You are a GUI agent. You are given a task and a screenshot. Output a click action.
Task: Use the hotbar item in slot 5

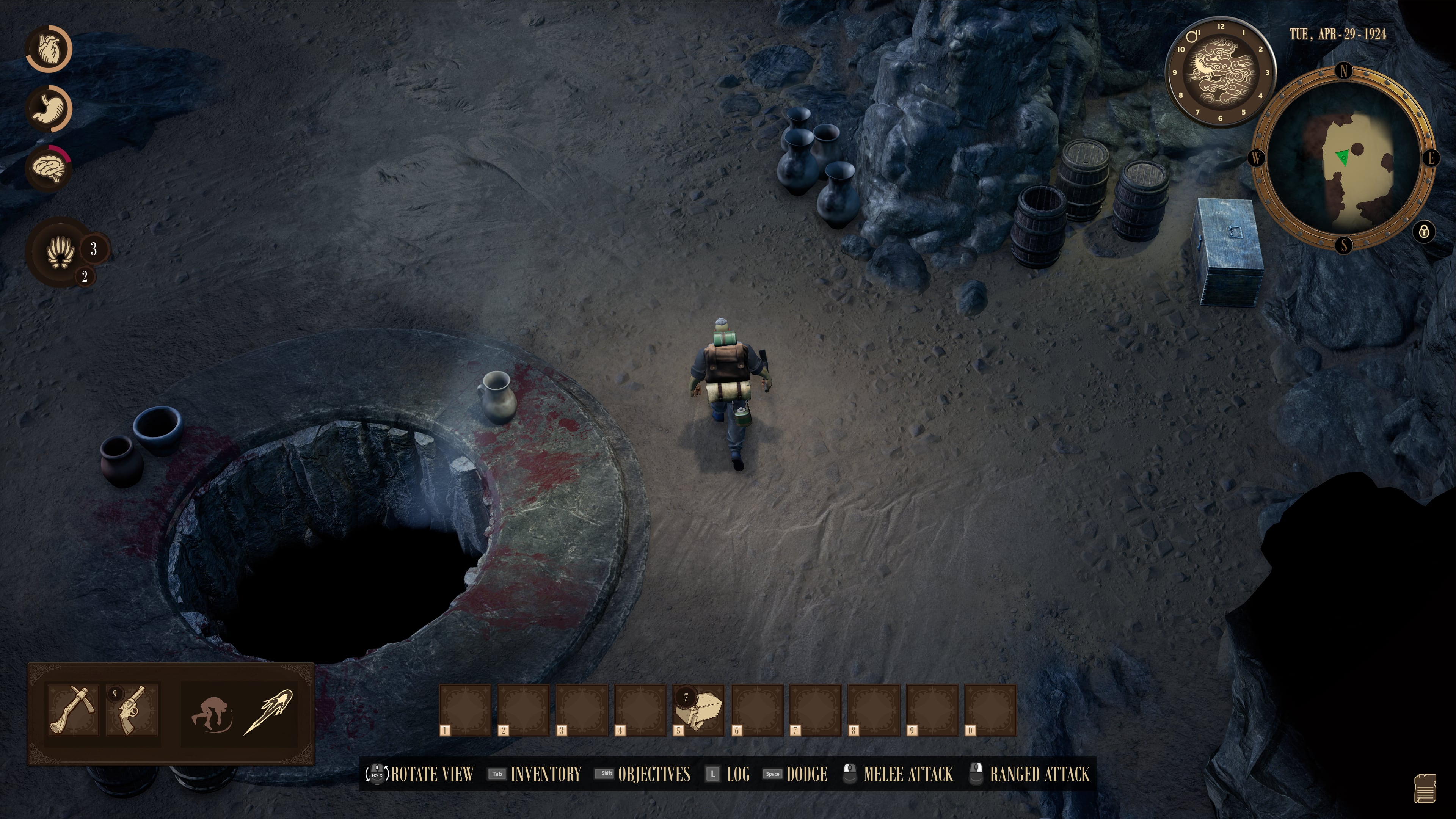pyautogui.click(x=699, y=710)
